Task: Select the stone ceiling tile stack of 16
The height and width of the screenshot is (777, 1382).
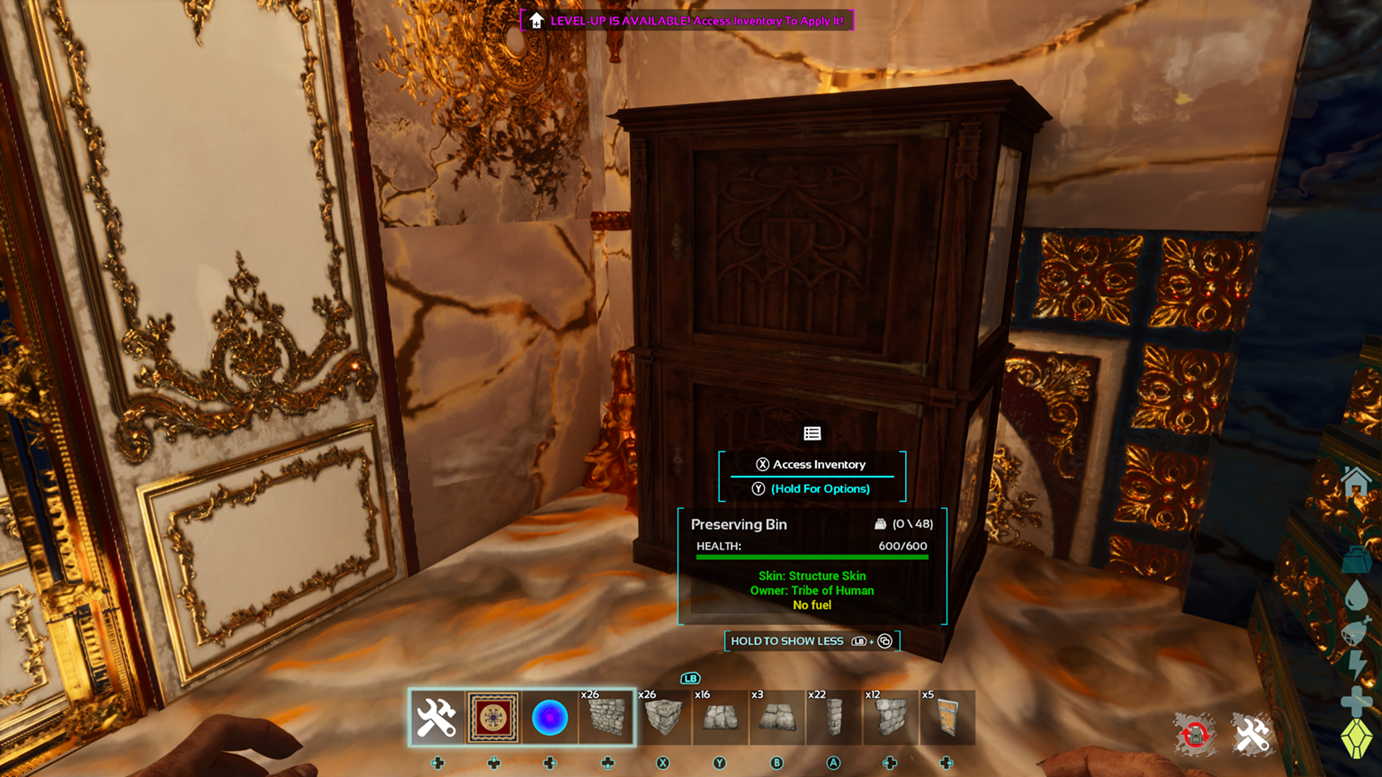Action: 719,717
